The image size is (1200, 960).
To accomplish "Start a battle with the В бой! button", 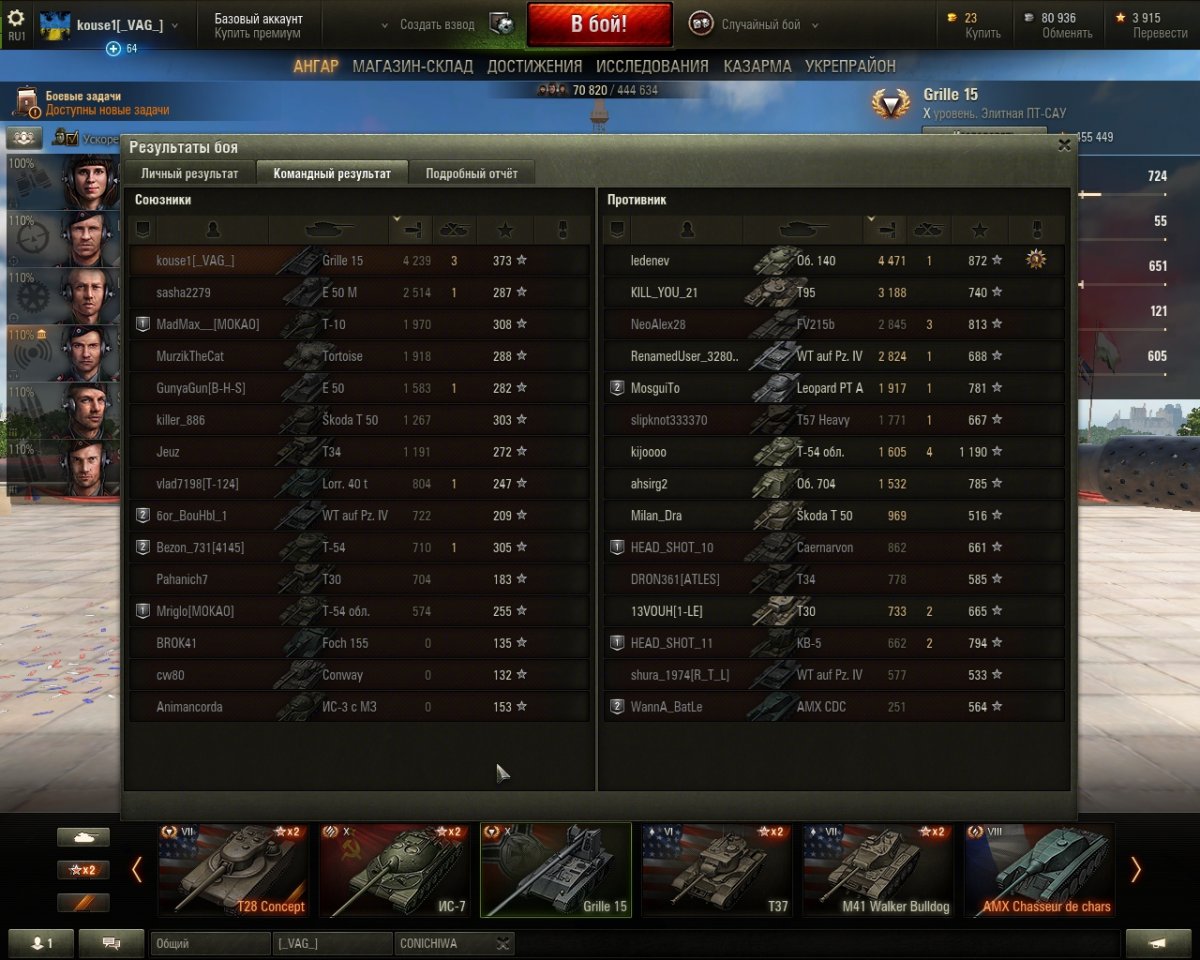I will (x=599, y=24).
